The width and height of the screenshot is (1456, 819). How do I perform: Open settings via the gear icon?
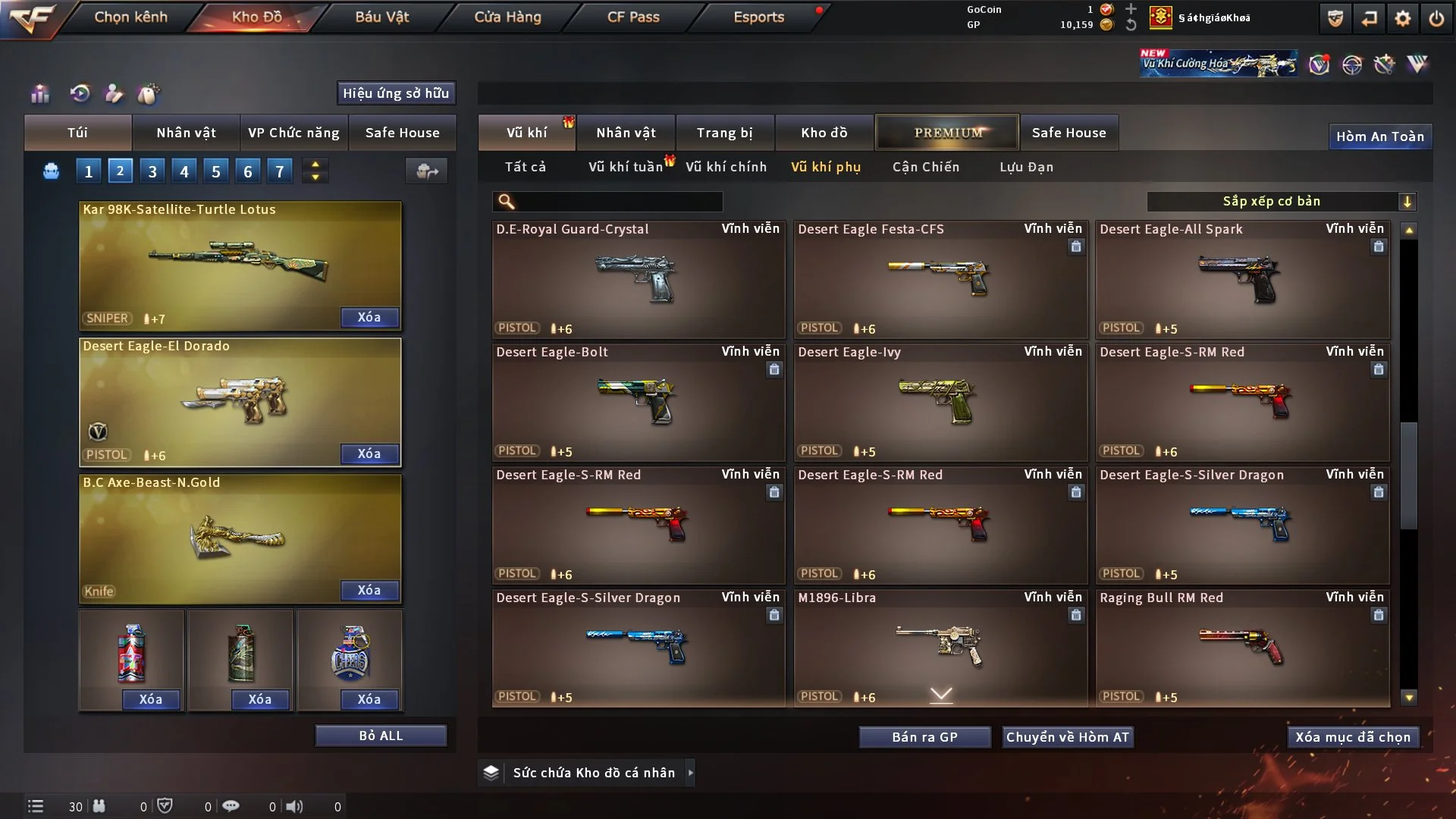point(1403,18)
